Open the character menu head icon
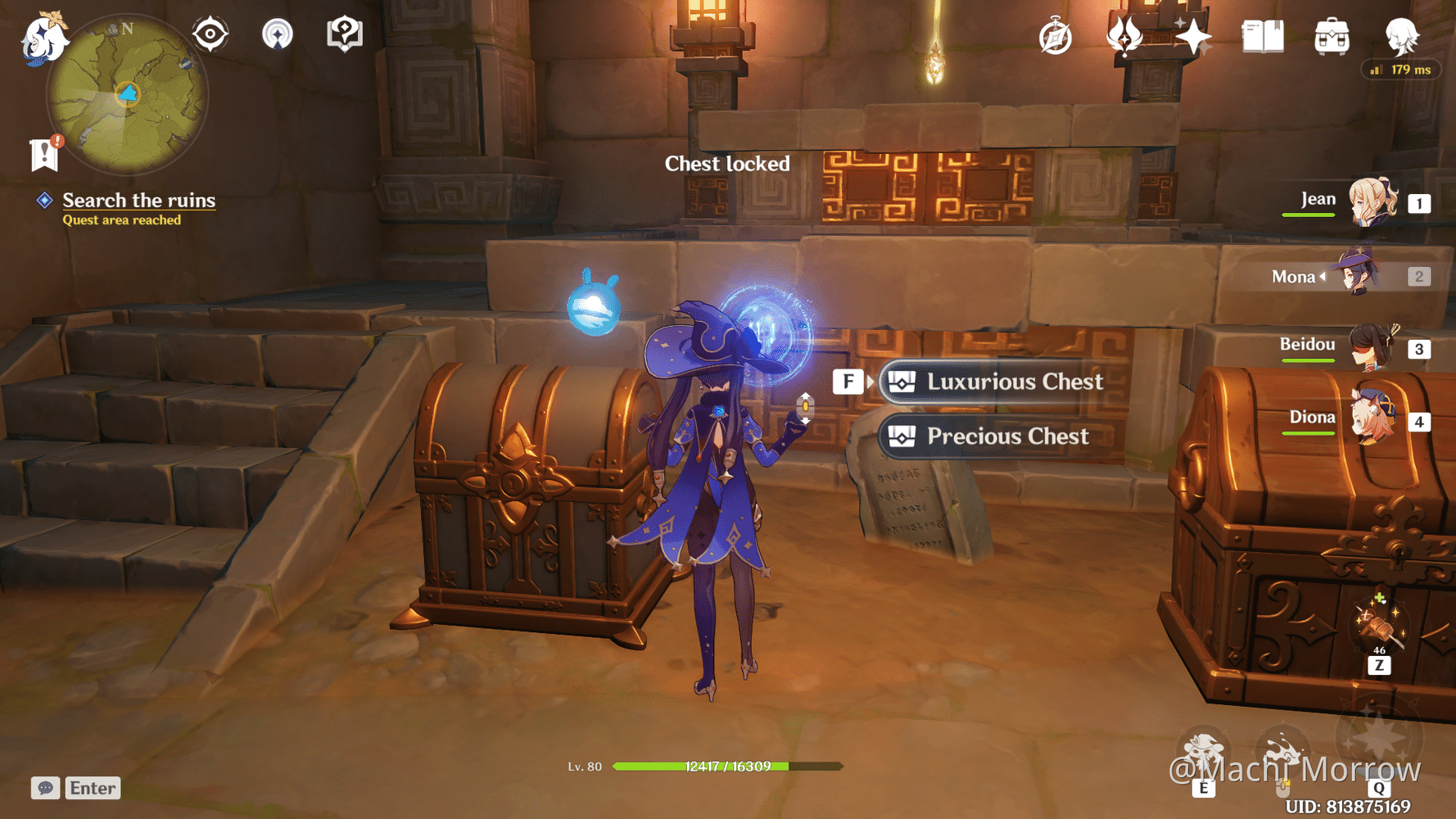 [x=1402, y=35]
